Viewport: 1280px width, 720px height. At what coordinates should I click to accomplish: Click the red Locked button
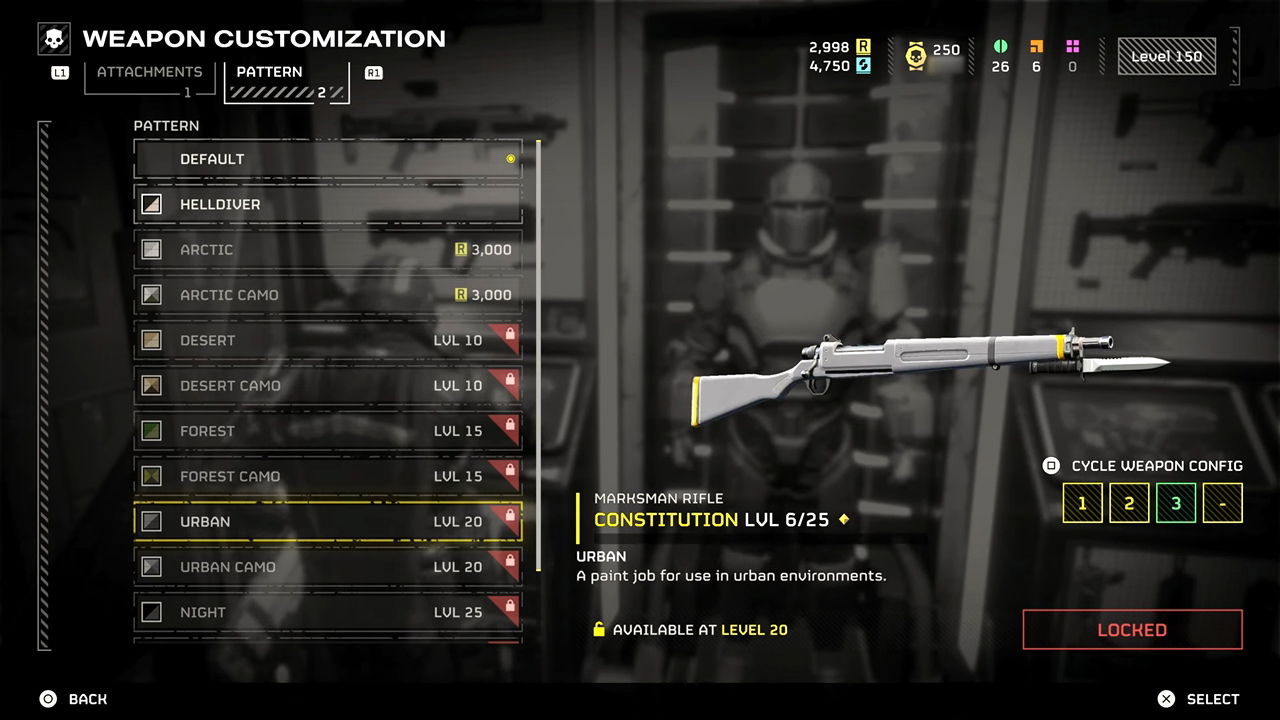click(x=1132, y=630)
